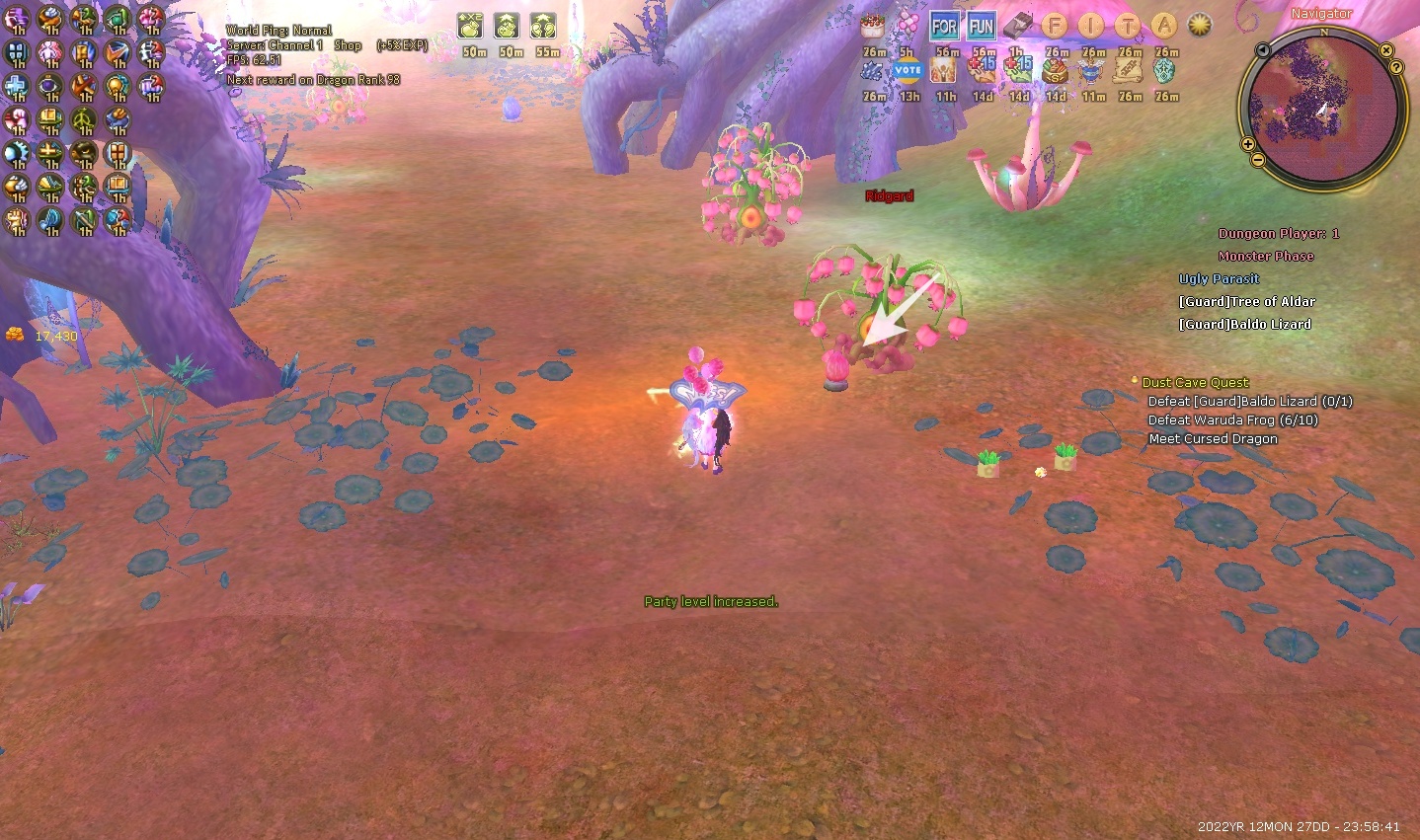
Task: Open the Shop link in server info
Action: 348,45
